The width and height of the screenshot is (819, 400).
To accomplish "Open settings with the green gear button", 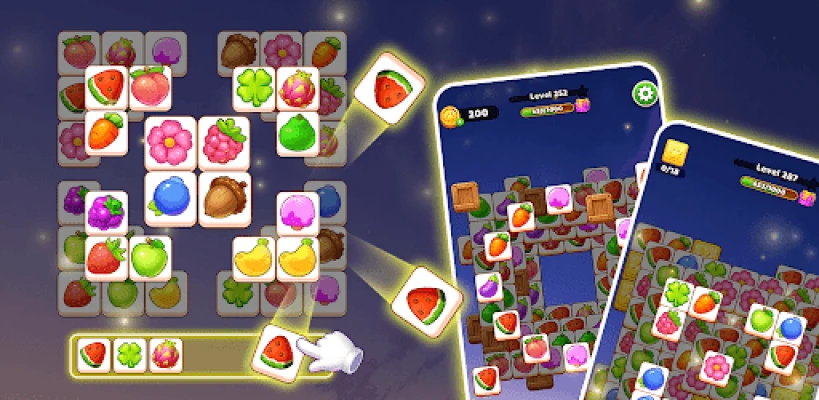I will [x=643, y=94].
